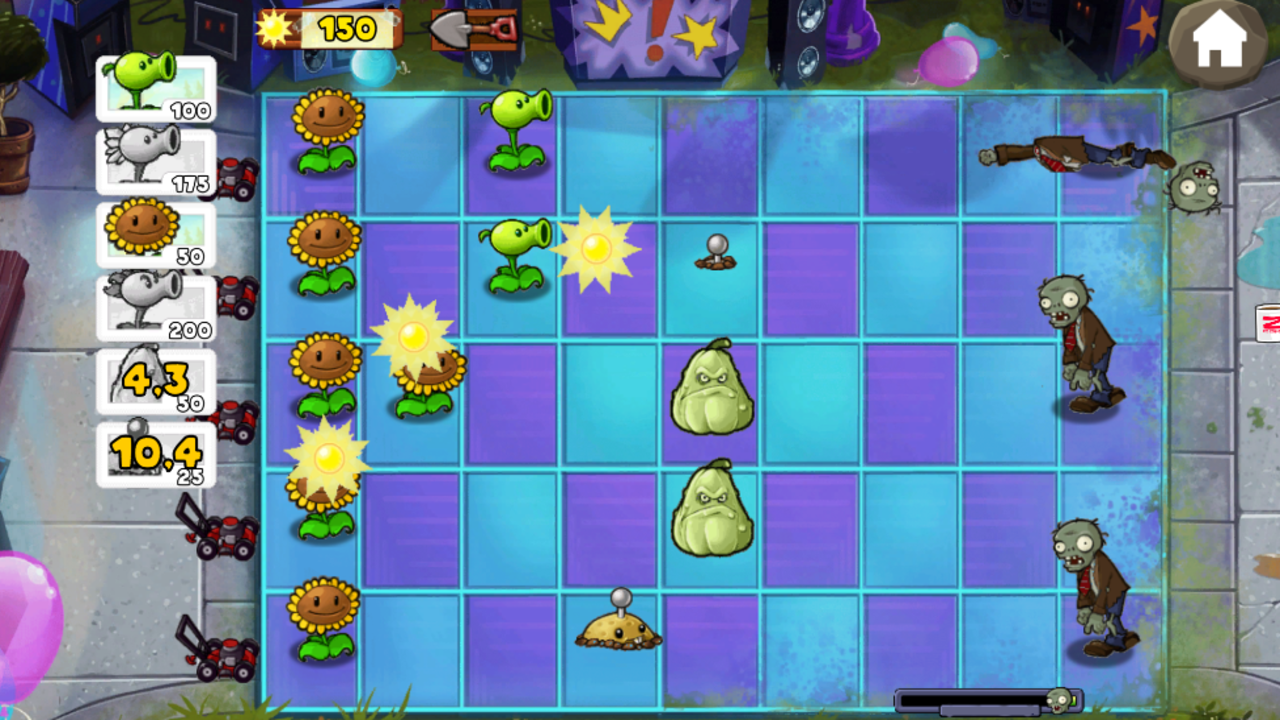Click the zombie level progress bar
This screenshot has height=720, width=1280.
[985, 701]
